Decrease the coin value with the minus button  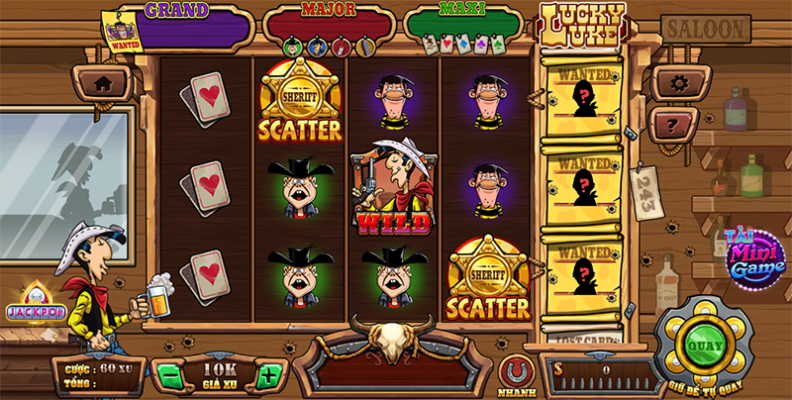tap(169, 377)
